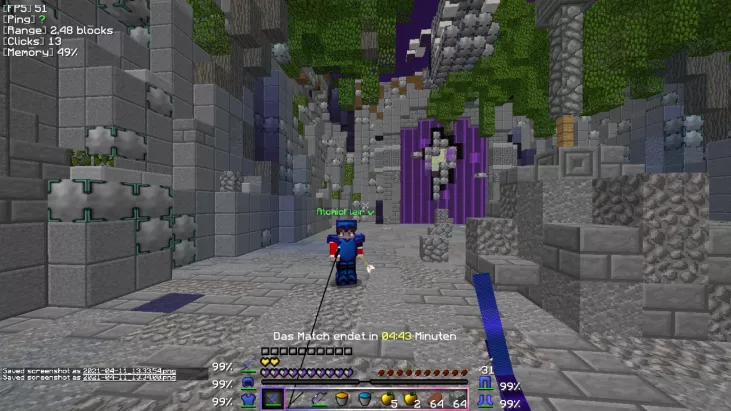Switch to the water bucket slot
This screenshot has height=411, width=731.
366,399
